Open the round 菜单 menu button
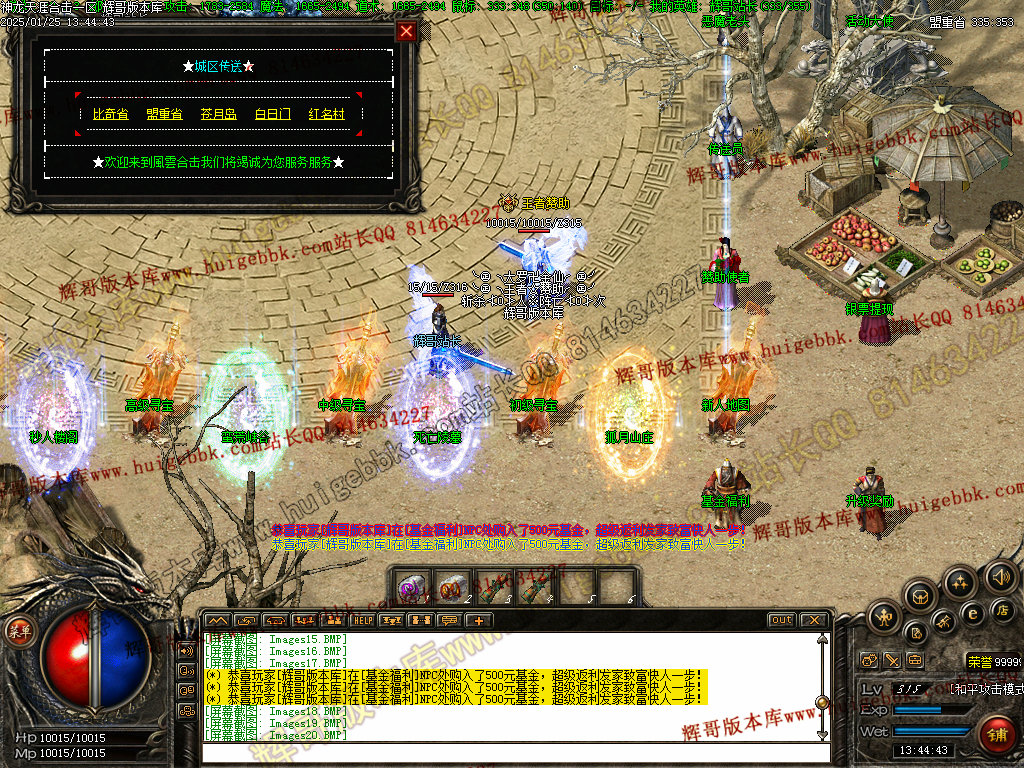This screenshot has height=768, width=1024. point(19,632)
